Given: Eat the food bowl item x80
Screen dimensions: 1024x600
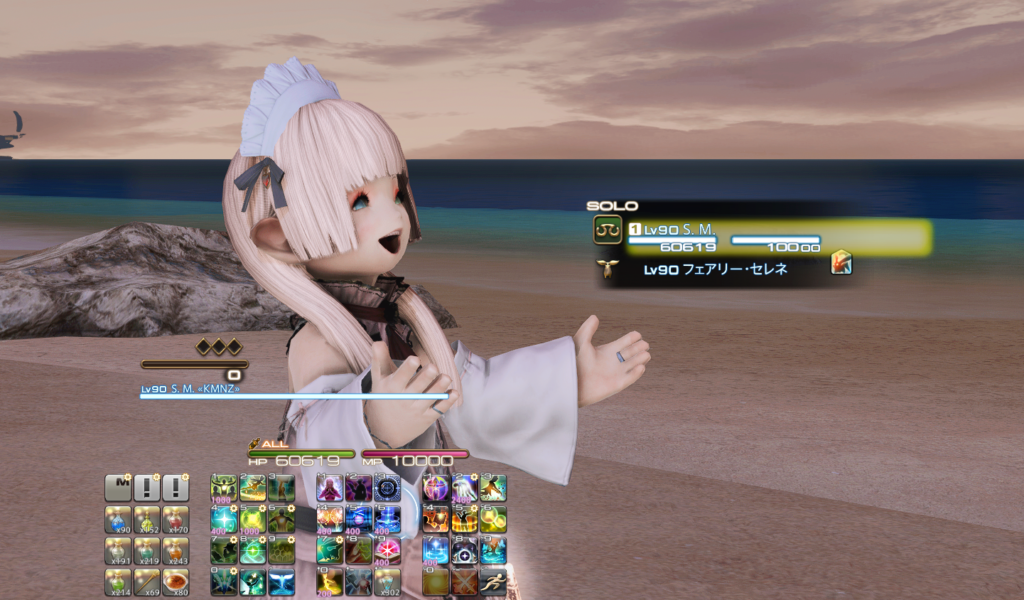Looking at the screenshot, I should coord(176,582).
